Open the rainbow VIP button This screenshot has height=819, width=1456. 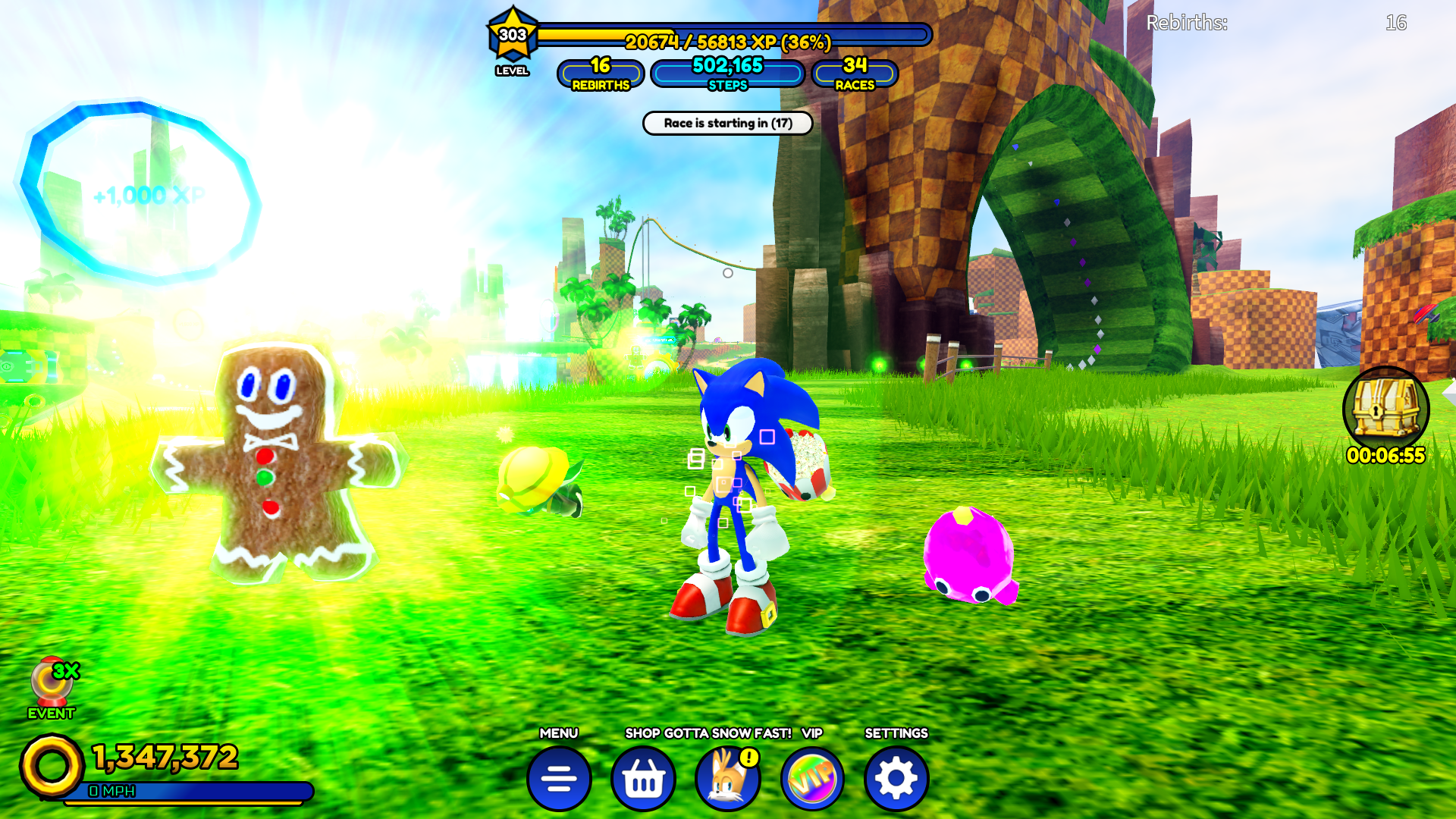tap(812, 778)
